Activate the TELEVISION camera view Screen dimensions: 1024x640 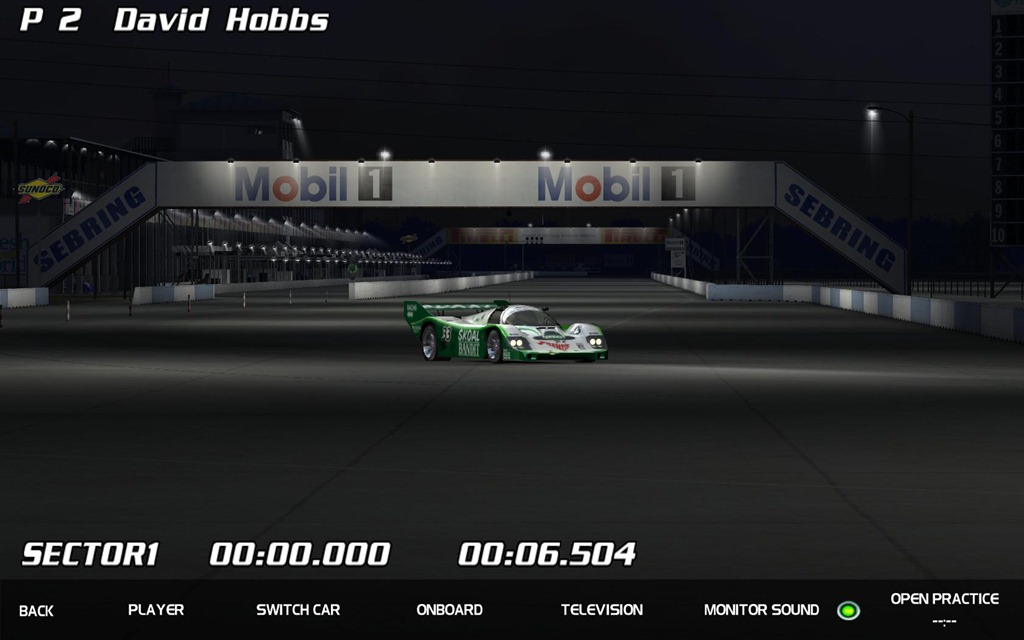(602, 609)
